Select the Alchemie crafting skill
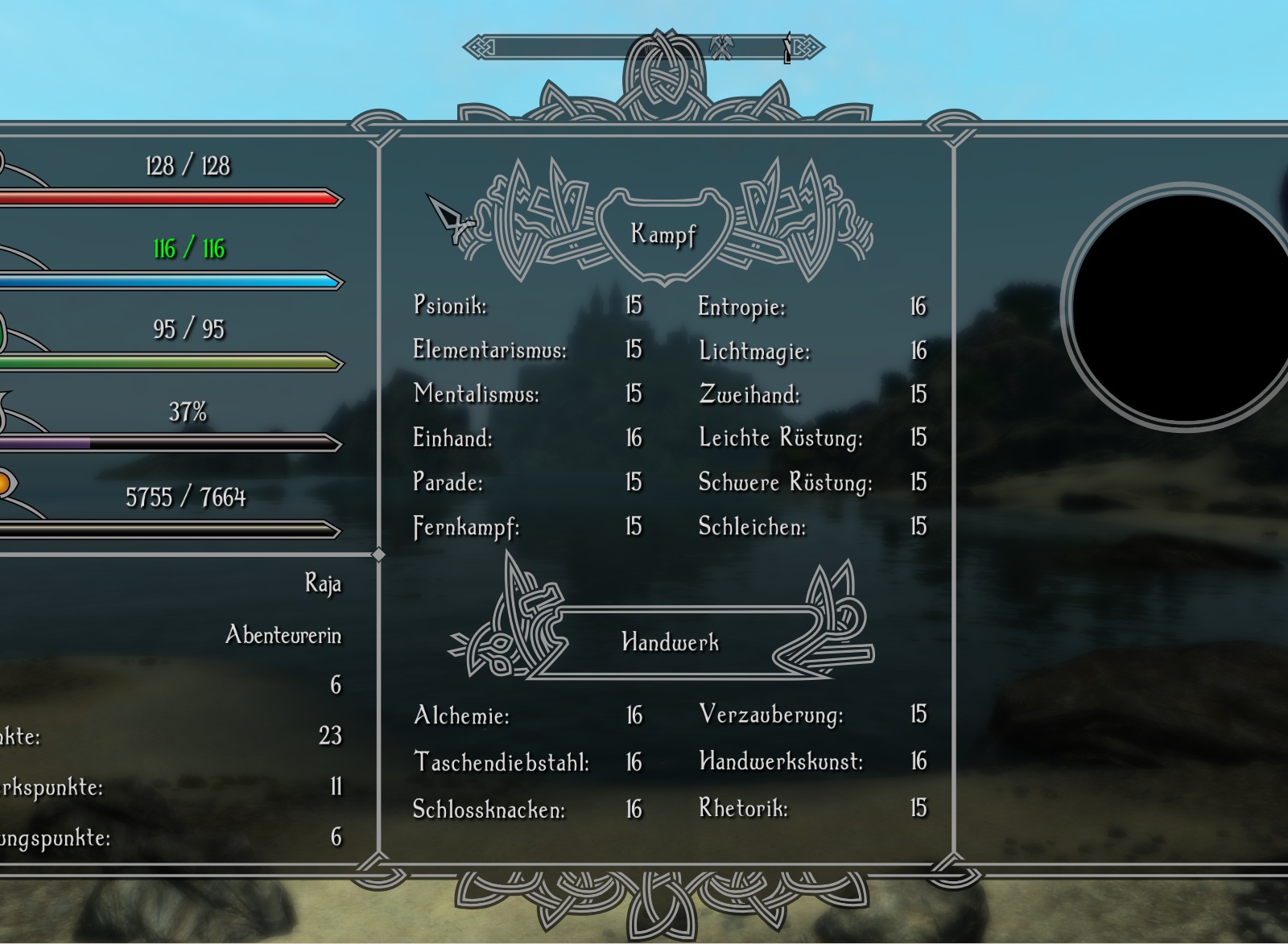 pos(461,715)
